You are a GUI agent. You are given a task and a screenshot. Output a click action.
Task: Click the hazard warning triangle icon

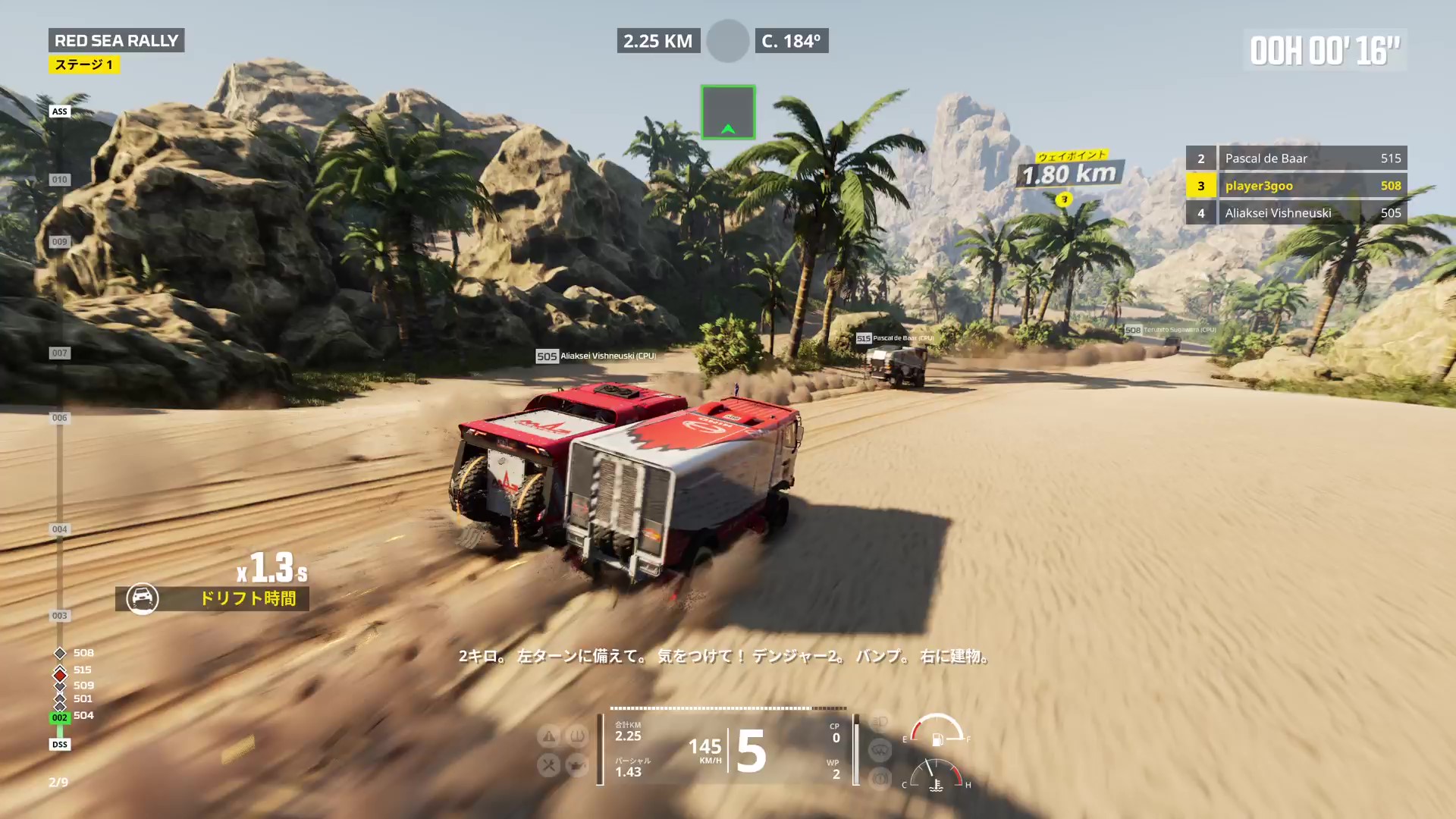(x=549, y=736)
